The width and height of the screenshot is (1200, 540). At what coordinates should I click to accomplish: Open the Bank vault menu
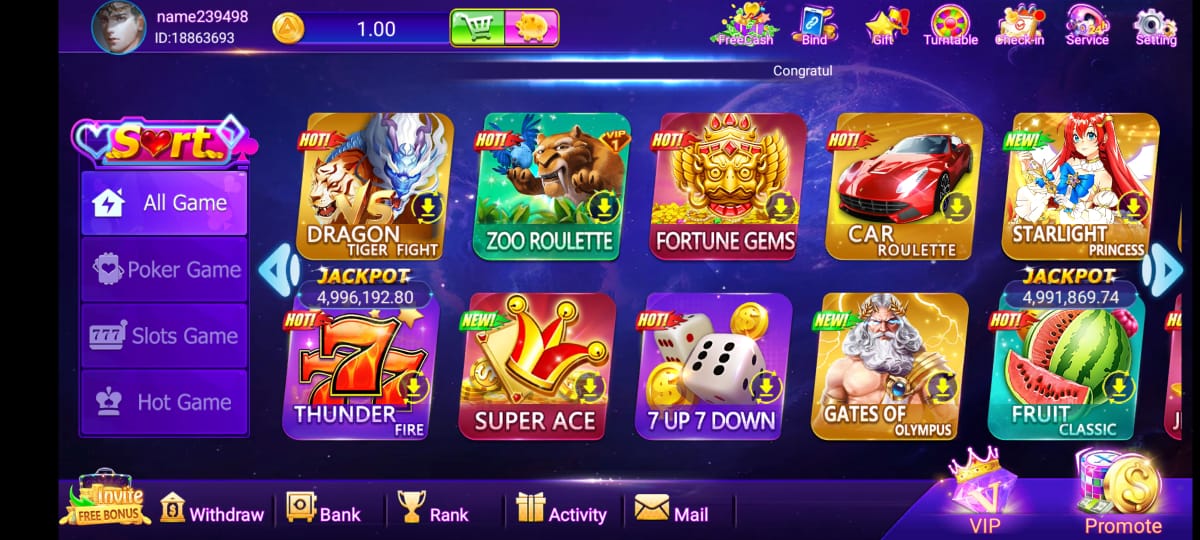coord(324,511)
